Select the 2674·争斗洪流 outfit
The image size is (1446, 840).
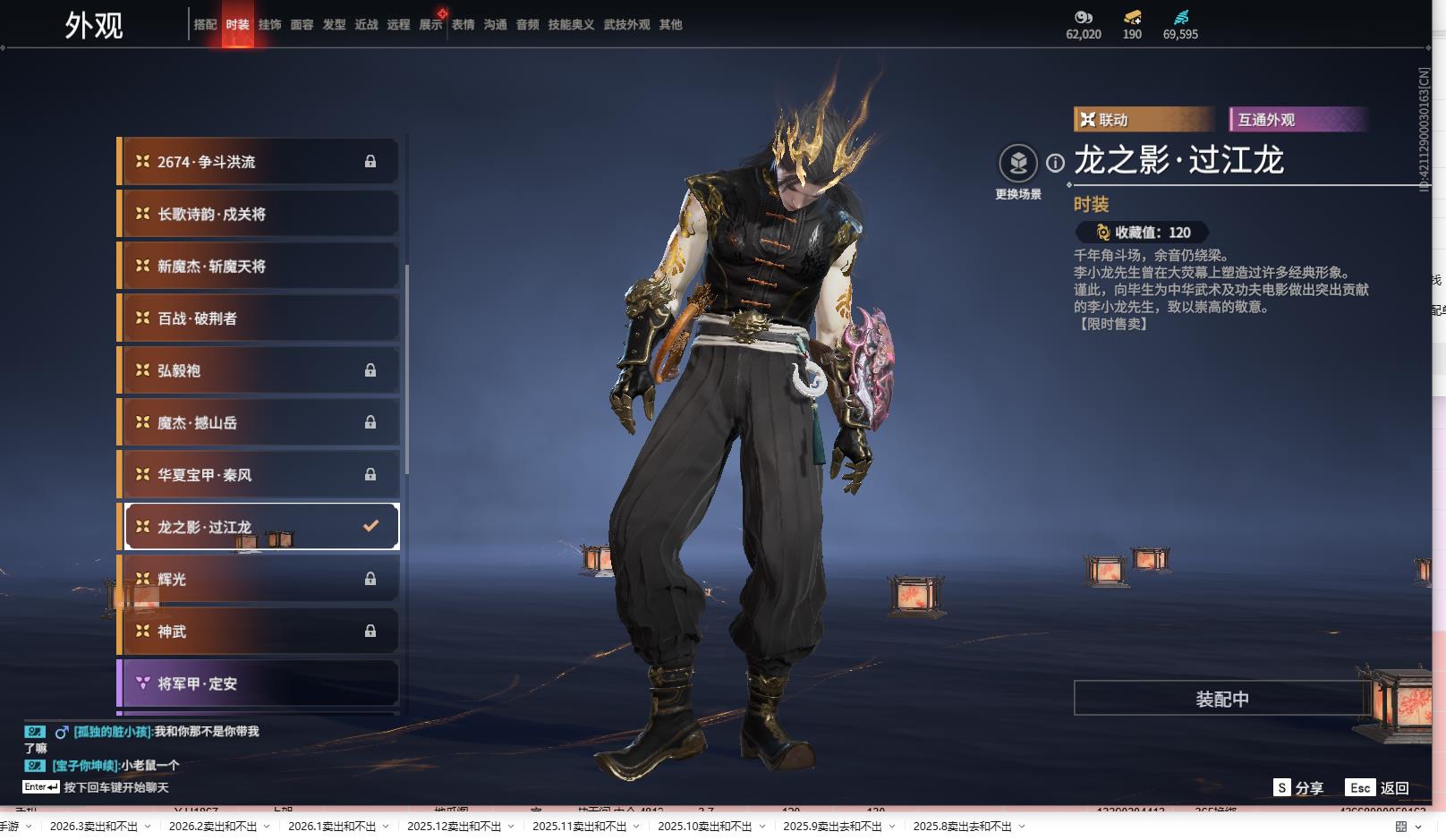[x=258, y=162]
